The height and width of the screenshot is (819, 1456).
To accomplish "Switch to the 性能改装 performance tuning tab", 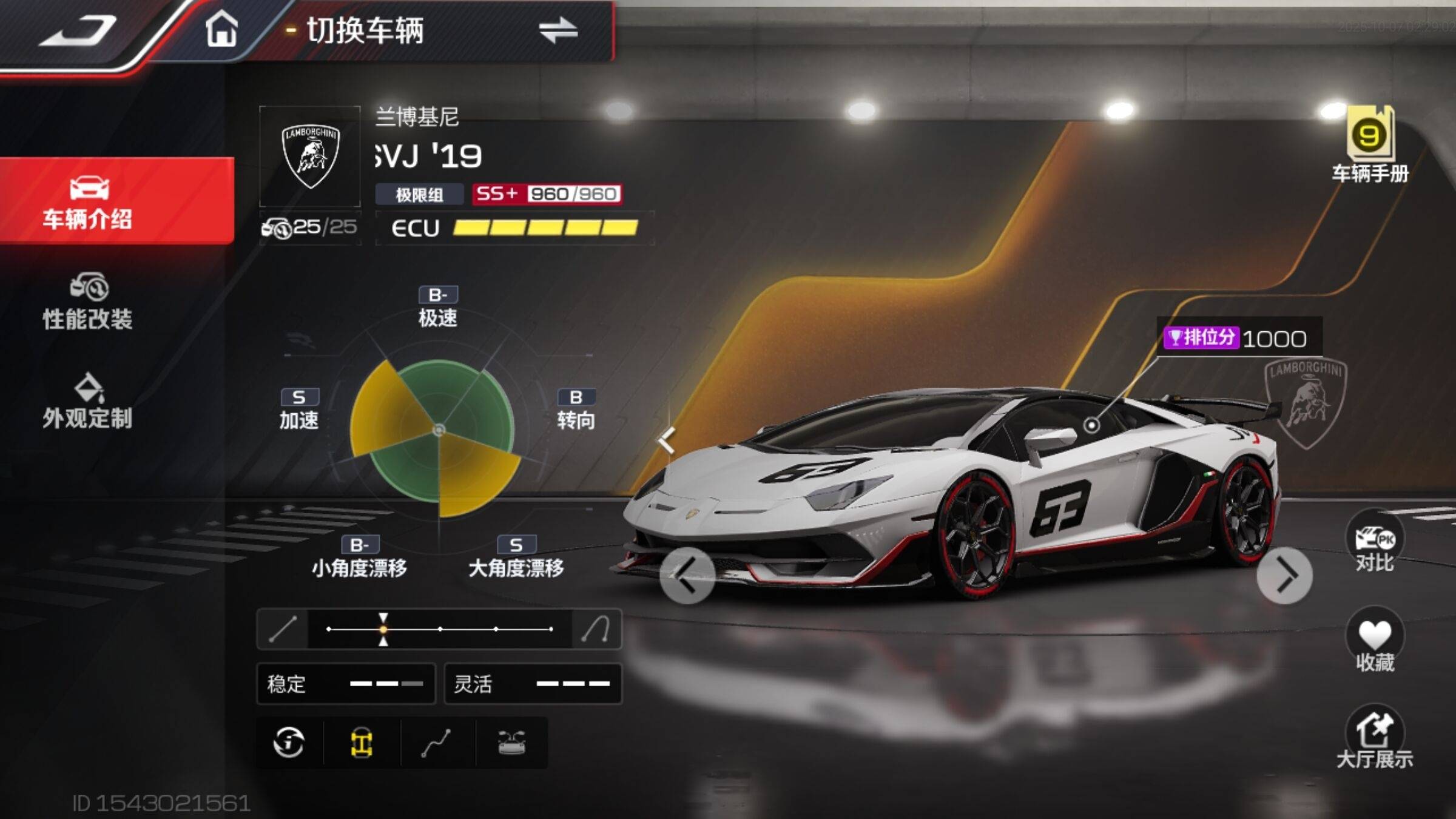I will 88,302.
